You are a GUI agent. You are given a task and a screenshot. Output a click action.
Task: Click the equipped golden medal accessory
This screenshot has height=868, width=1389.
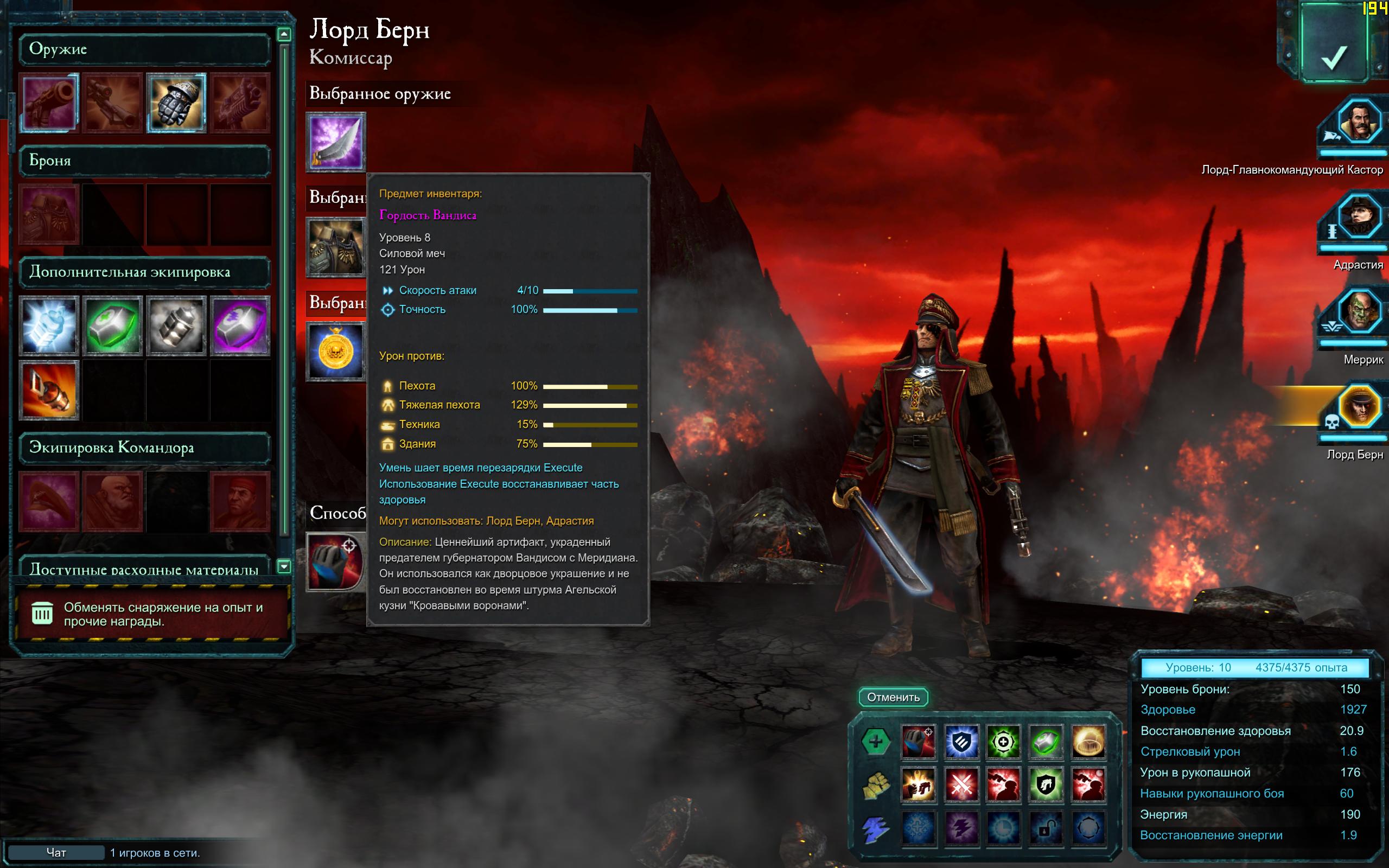[336, 351]
